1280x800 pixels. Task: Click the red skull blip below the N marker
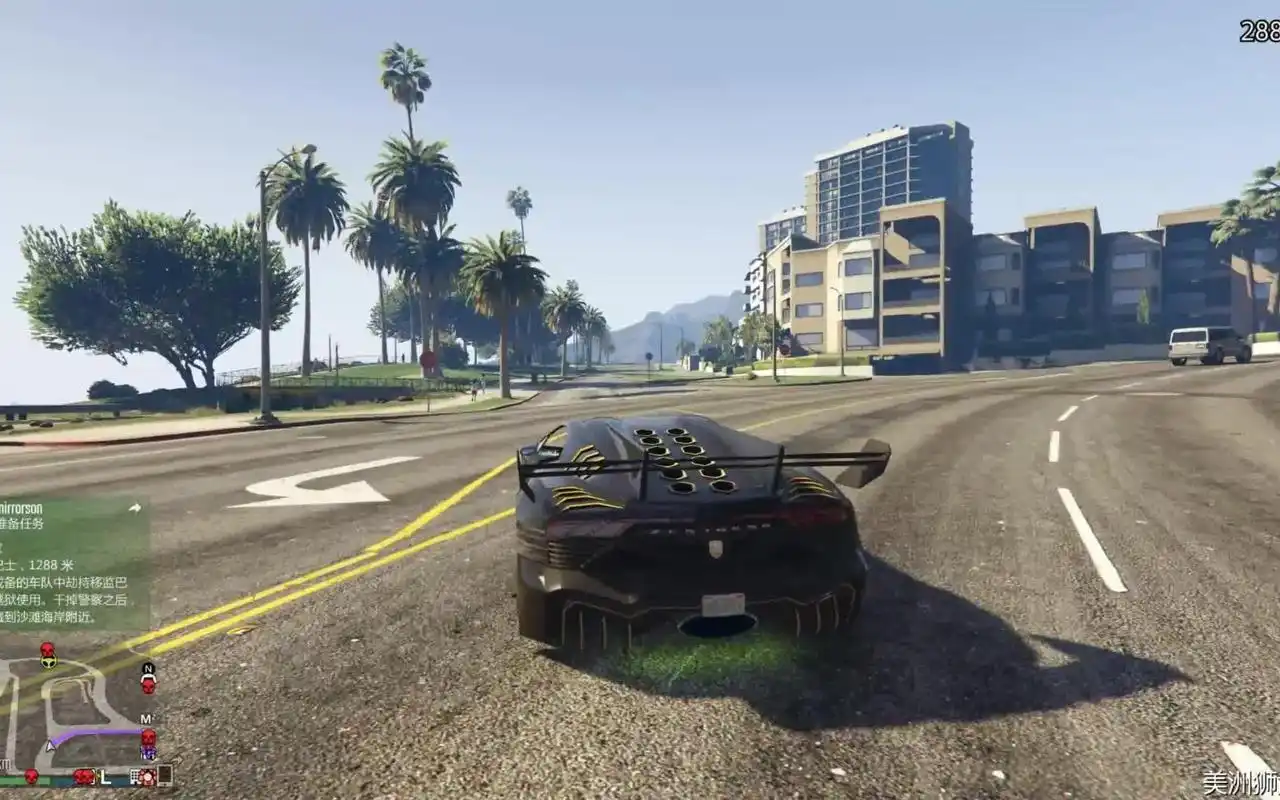click(149, 686)
